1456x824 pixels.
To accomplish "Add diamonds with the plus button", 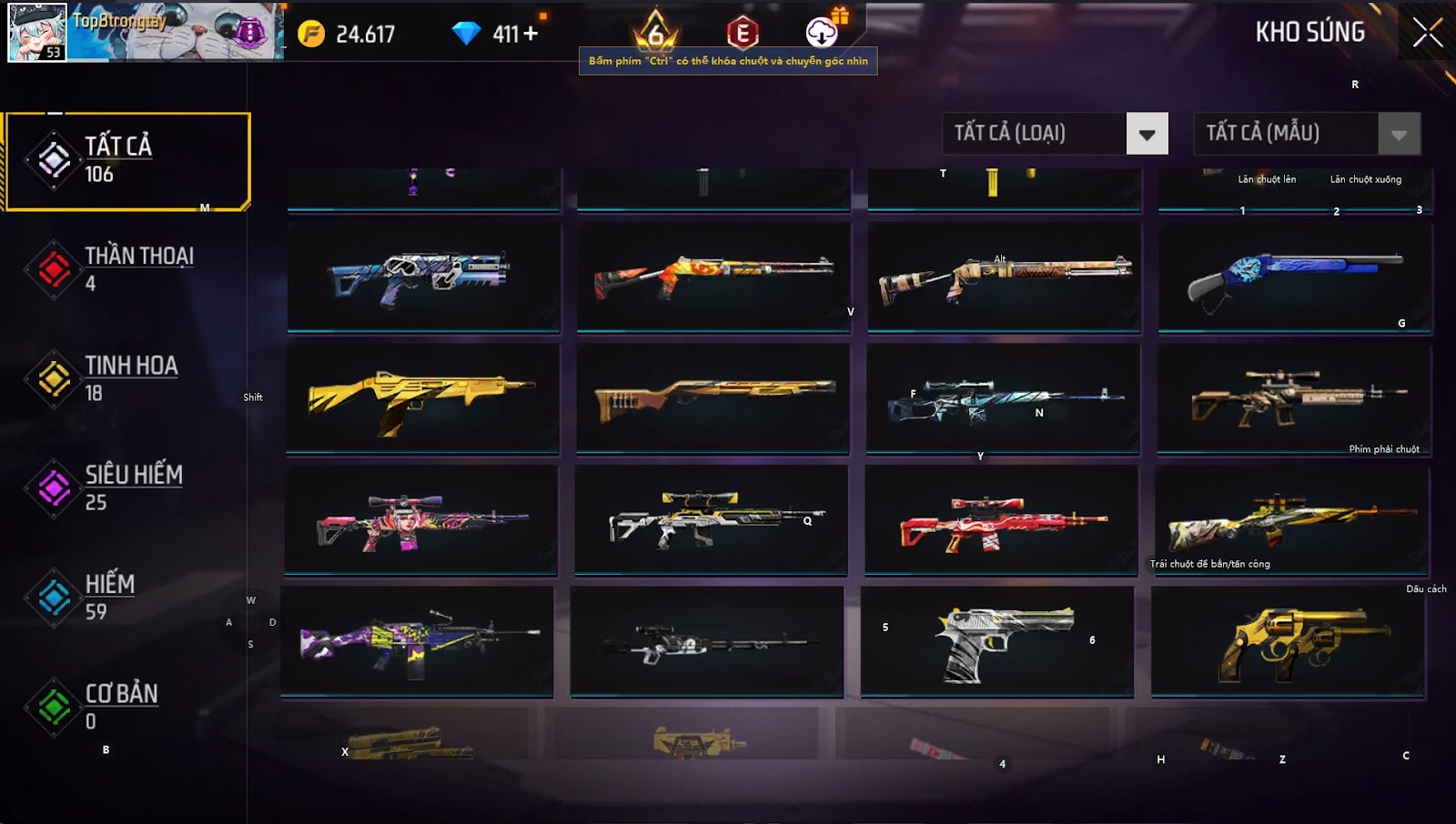I will tap(530, 34).
